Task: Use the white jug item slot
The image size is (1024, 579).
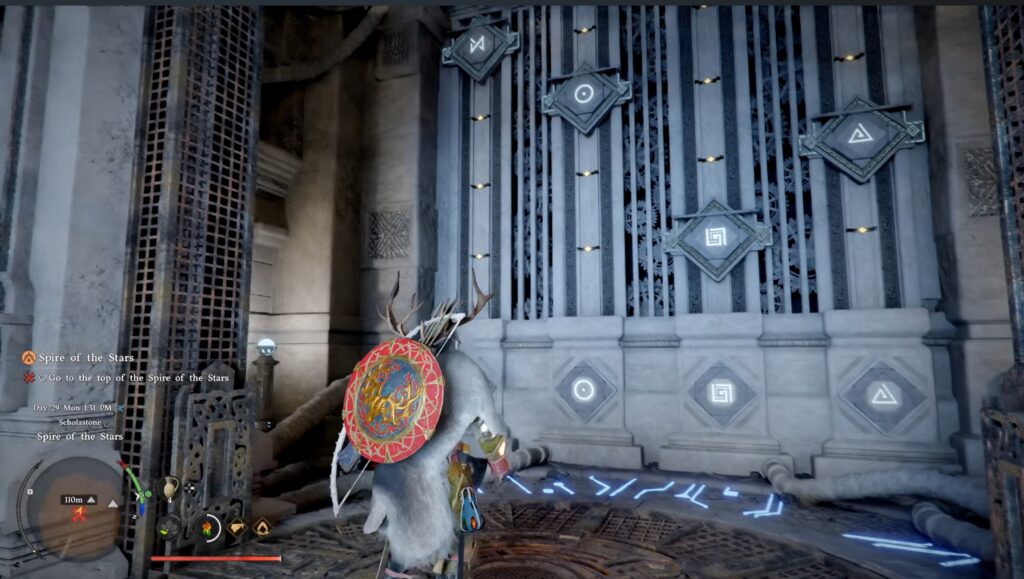Action: [170, 488]
